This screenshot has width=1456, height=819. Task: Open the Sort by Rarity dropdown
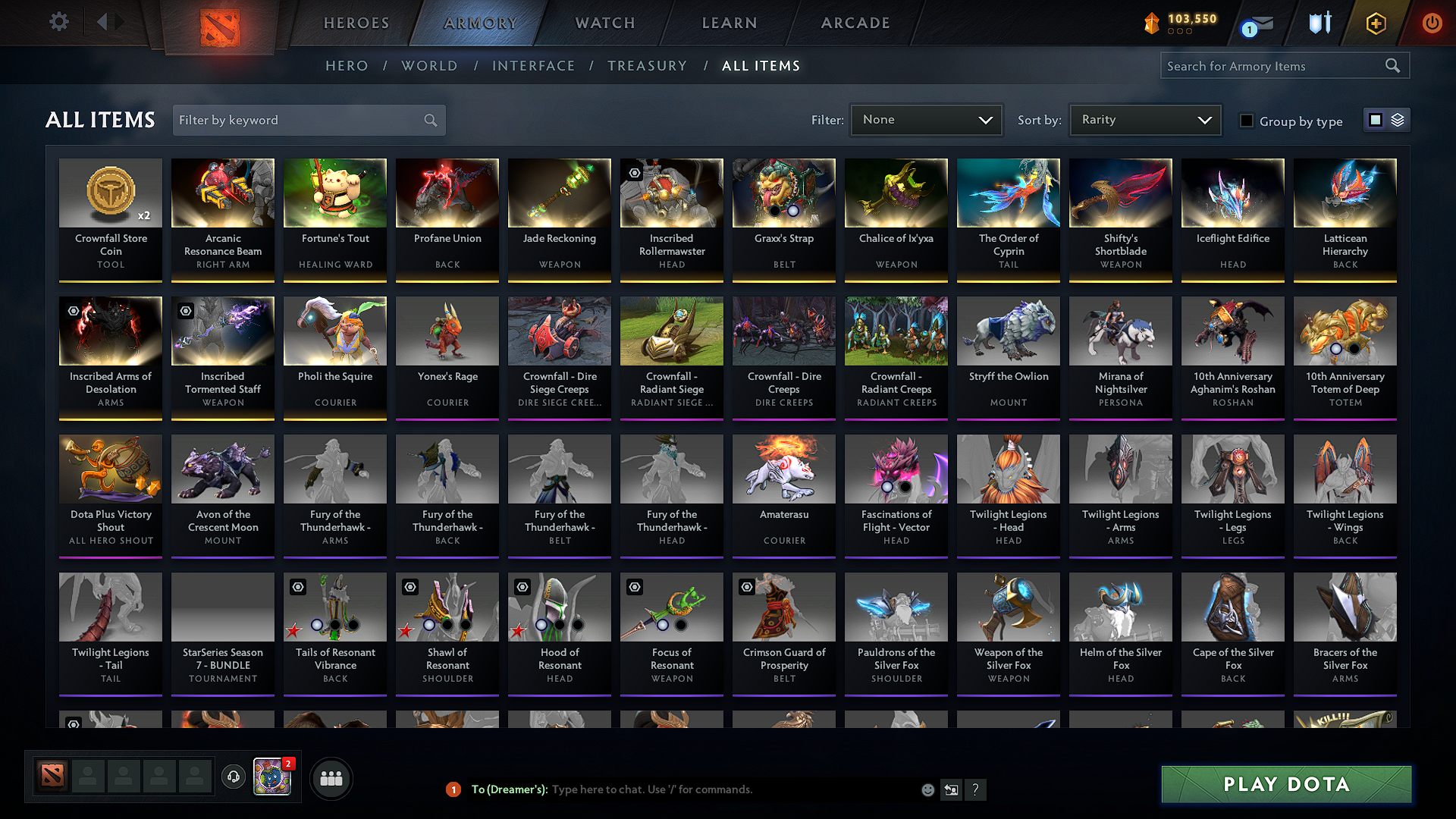(x=1144, y=120)
